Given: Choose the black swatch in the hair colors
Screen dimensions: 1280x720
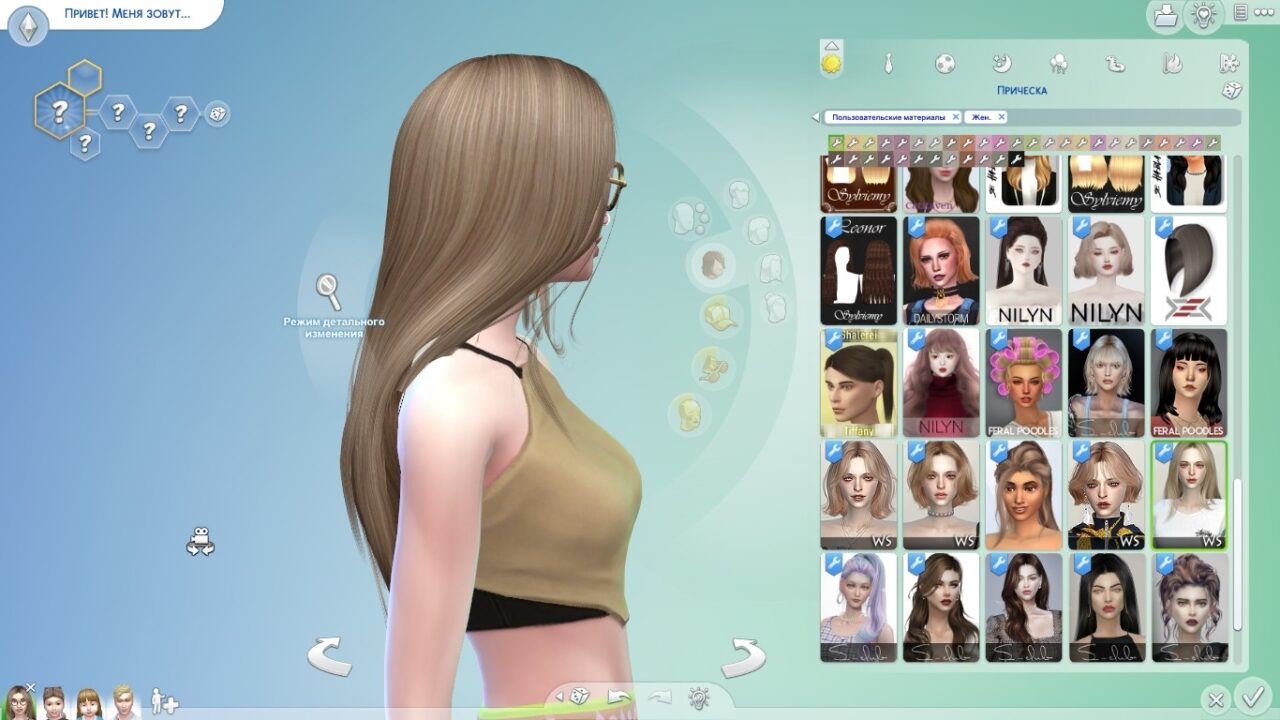Looking at the screenshot, I should click(1016, 159).
